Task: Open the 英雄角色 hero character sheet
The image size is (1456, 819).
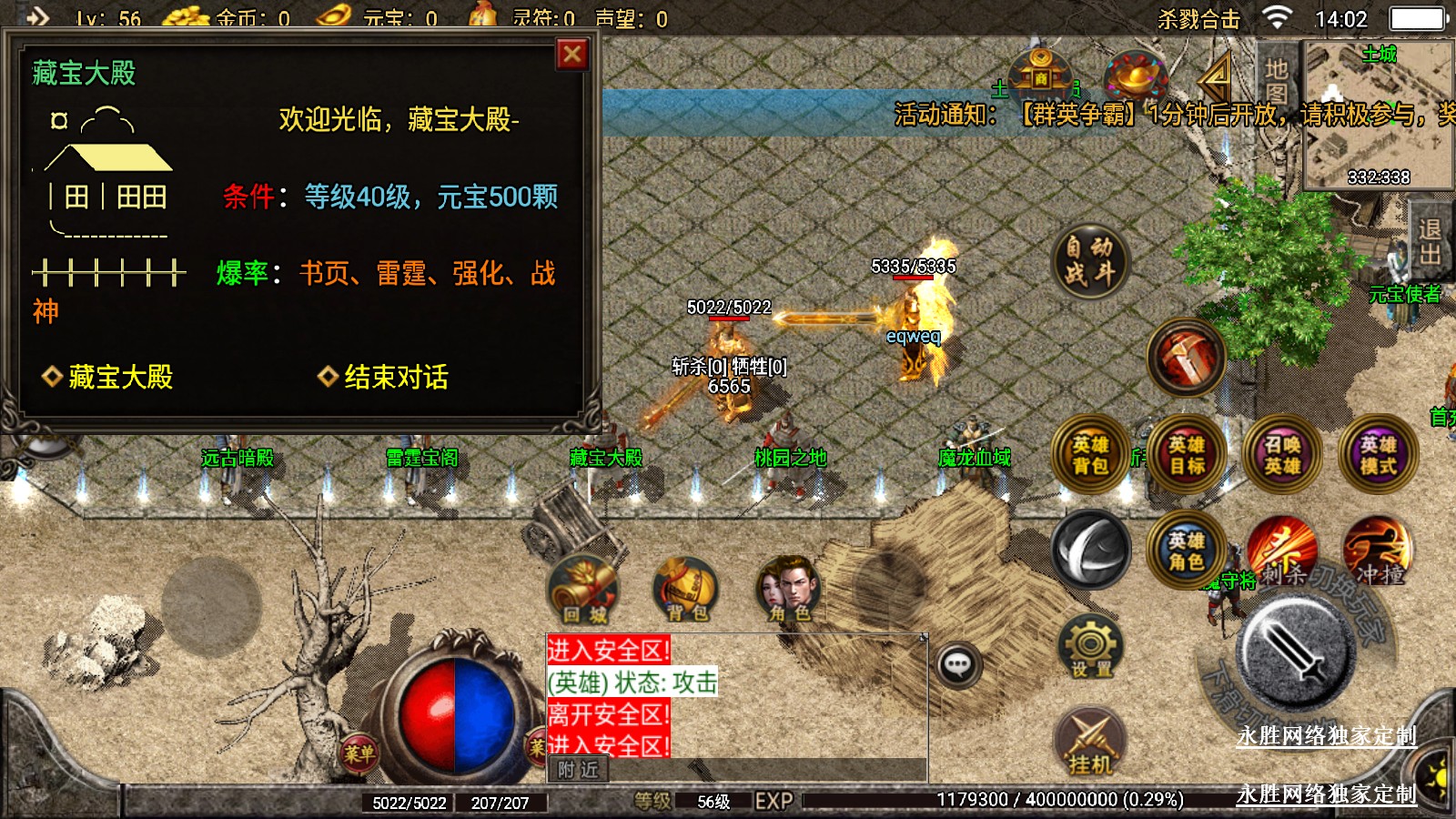Action: [x=1186, y=551]
